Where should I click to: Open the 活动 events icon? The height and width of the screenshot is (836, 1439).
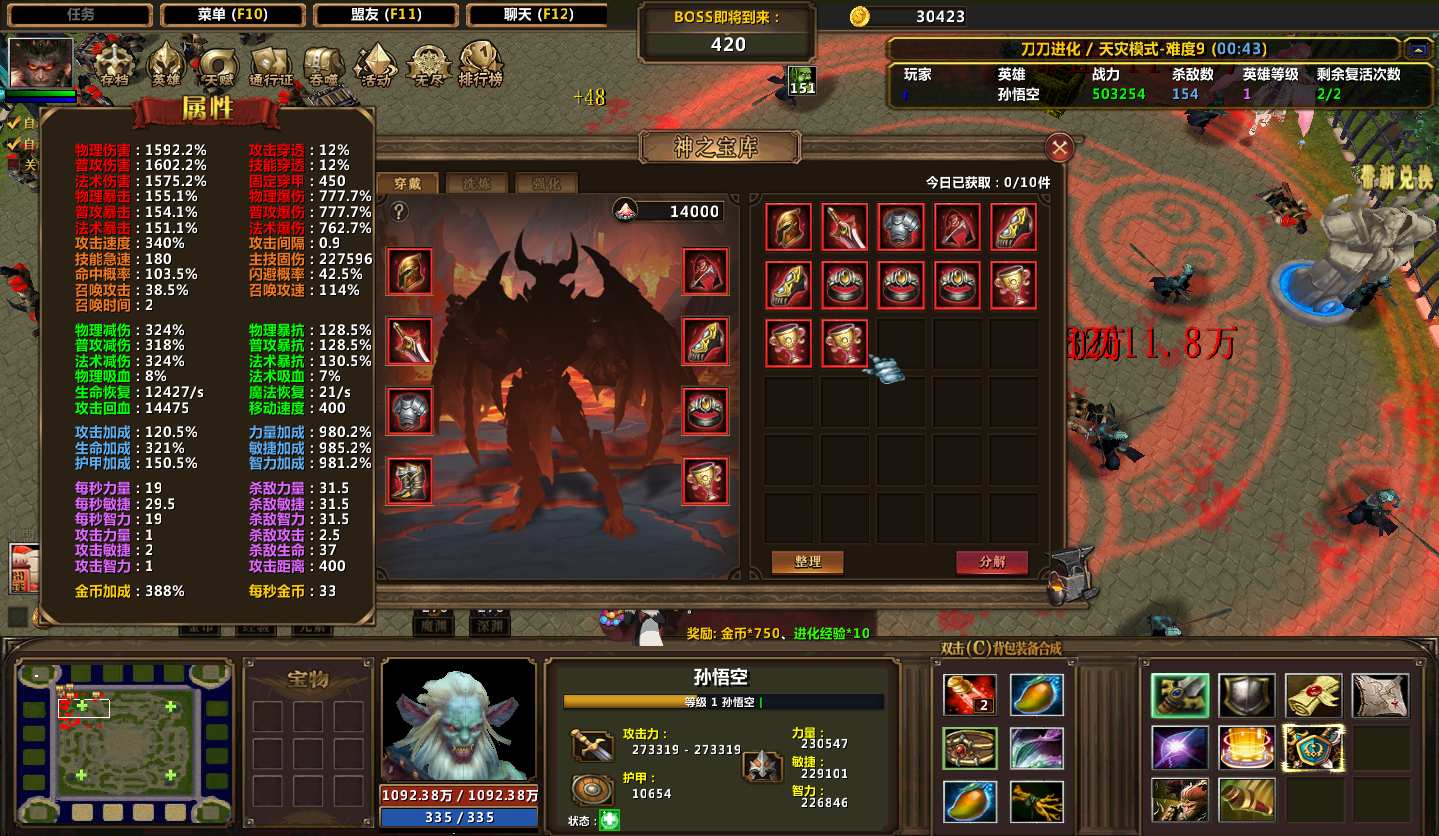(376, 65)
